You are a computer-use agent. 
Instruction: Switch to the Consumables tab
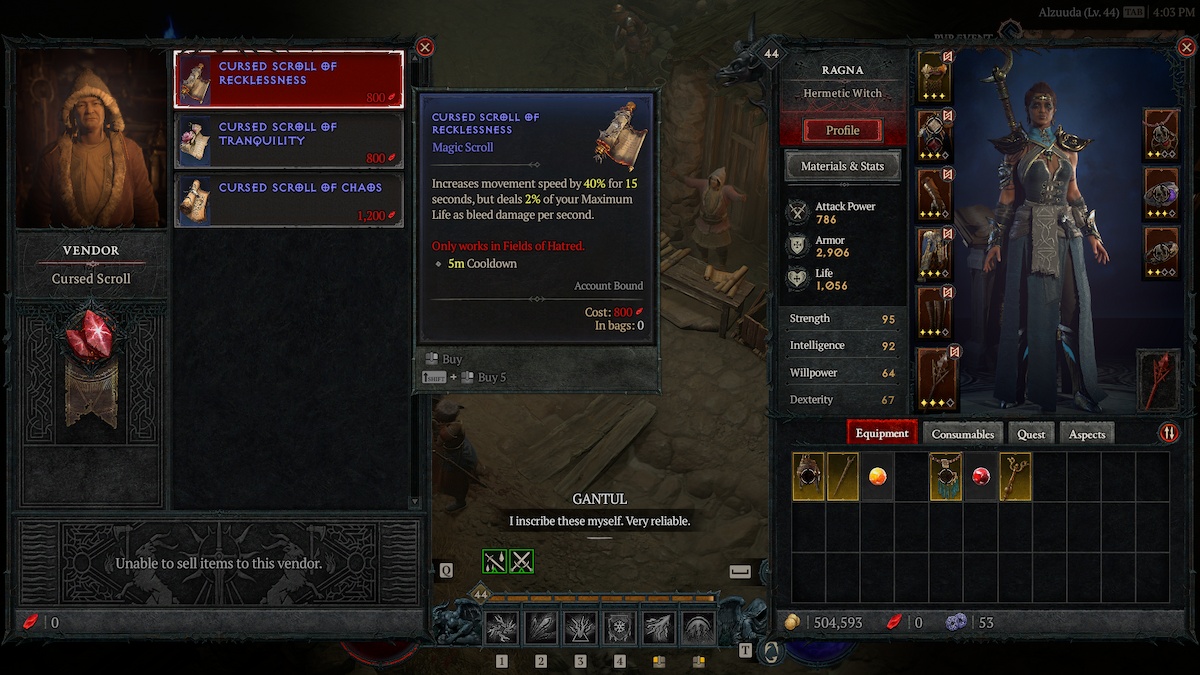point(963,434)
